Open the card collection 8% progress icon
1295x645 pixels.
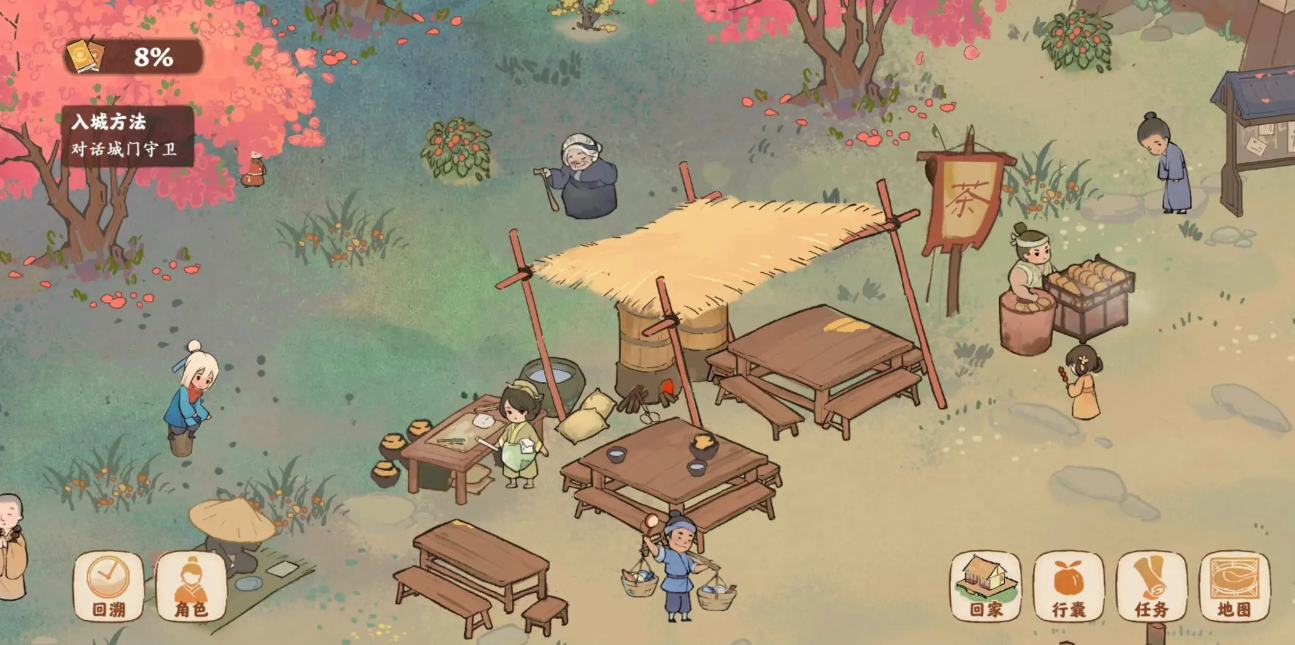coord(82,56)
